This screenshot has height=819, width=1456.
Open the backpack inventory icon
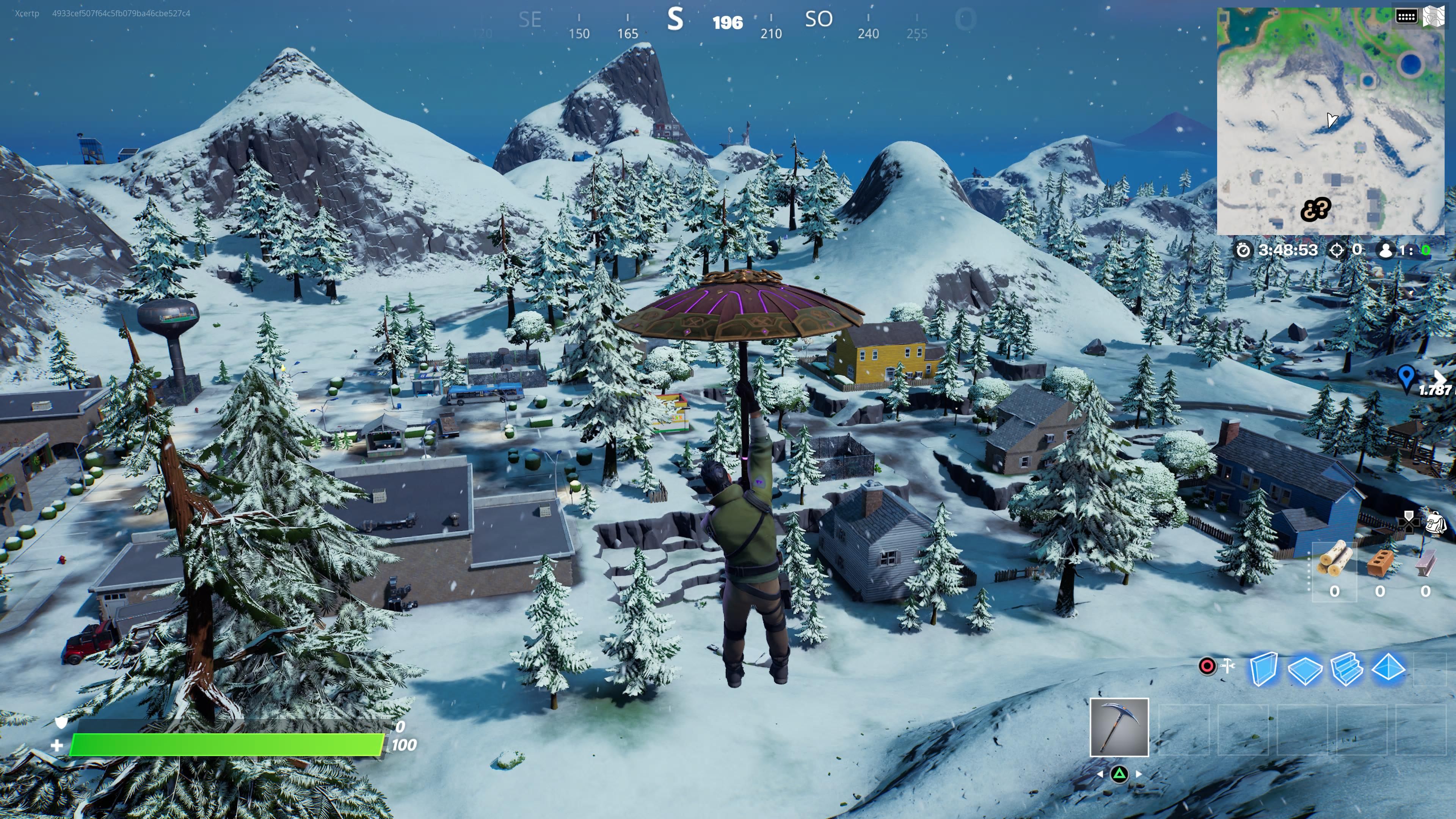click(x=1436, y=523)
